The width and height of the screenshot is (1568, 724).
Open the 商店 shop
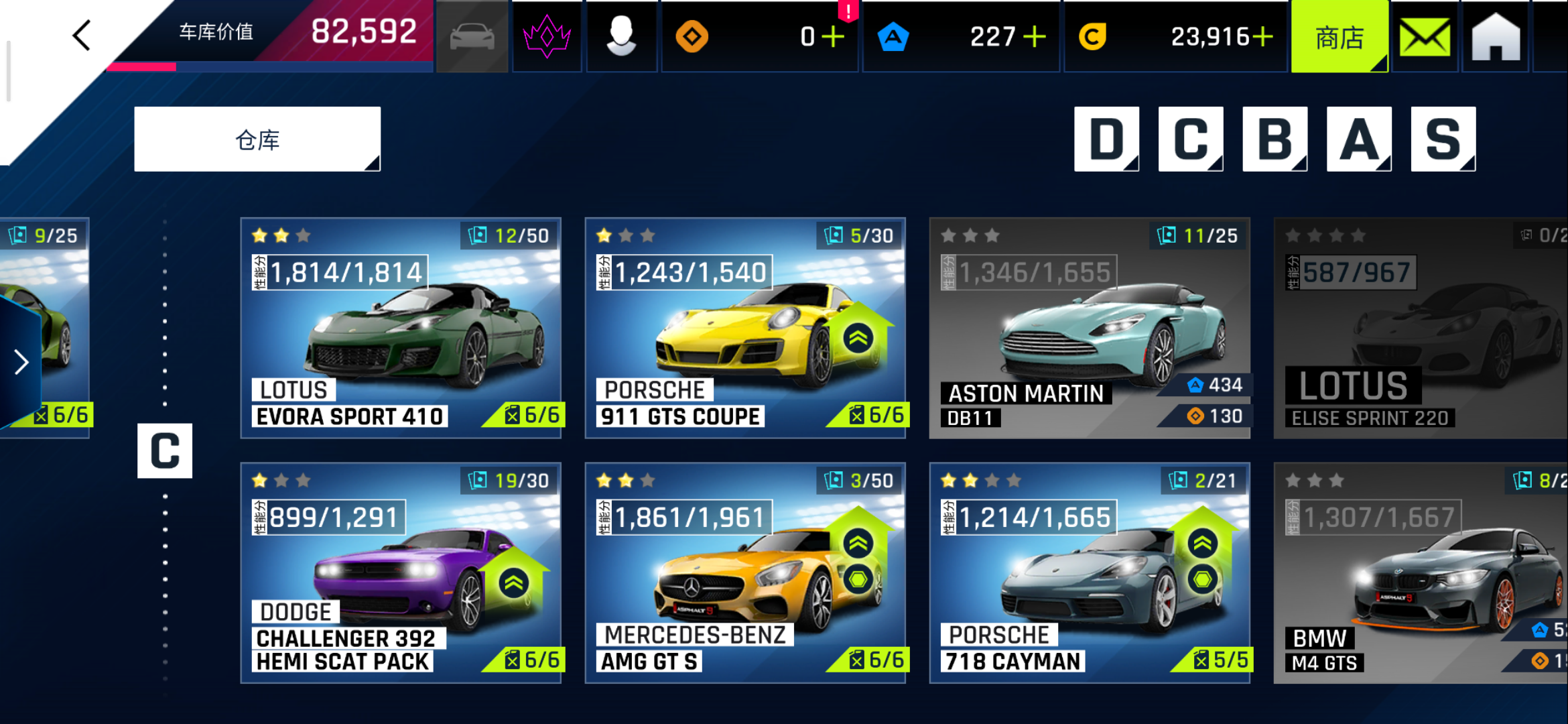click(1339, 38)
